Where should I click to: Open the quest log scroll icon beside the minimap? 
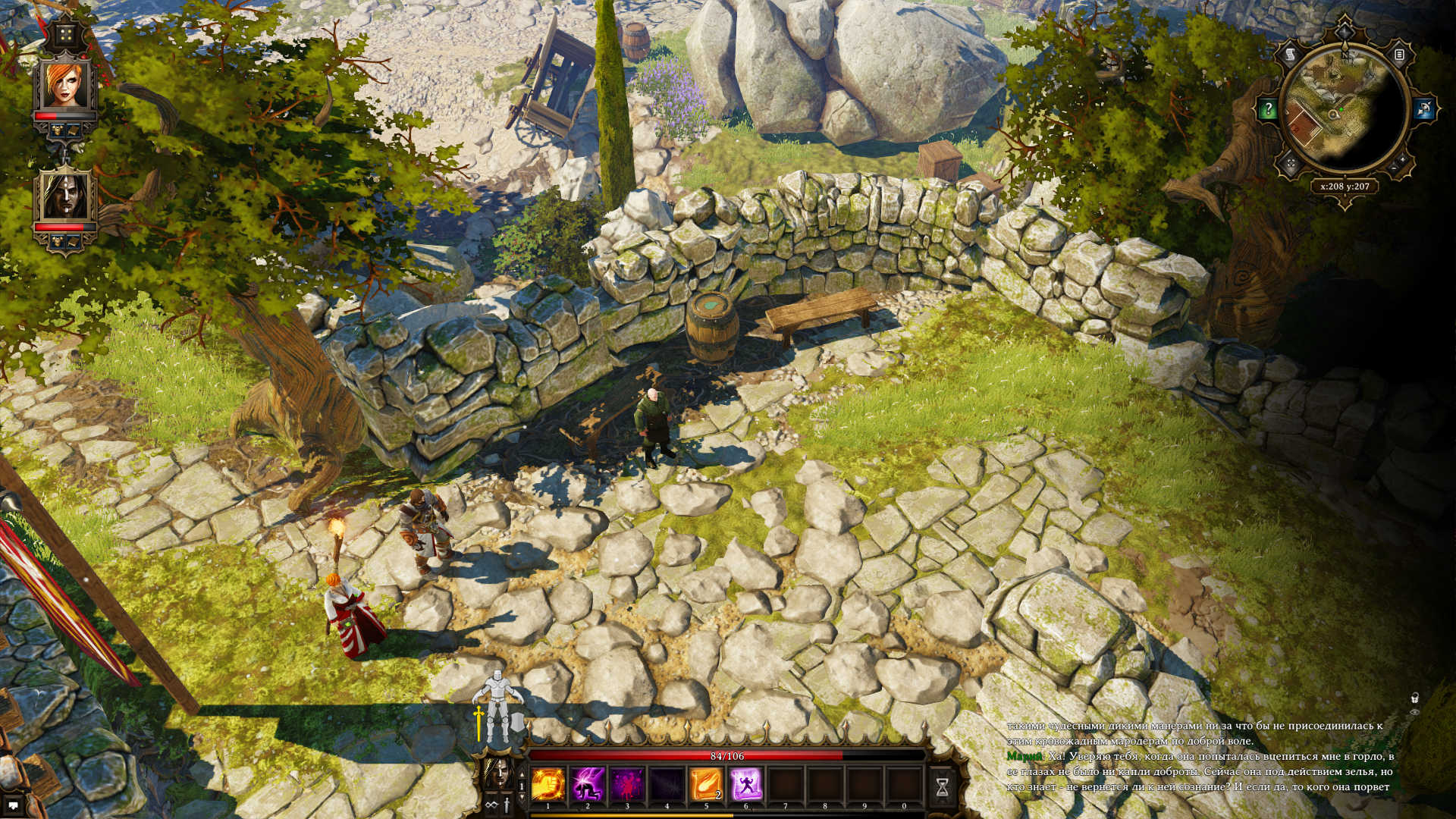(x=1291, y=55)
